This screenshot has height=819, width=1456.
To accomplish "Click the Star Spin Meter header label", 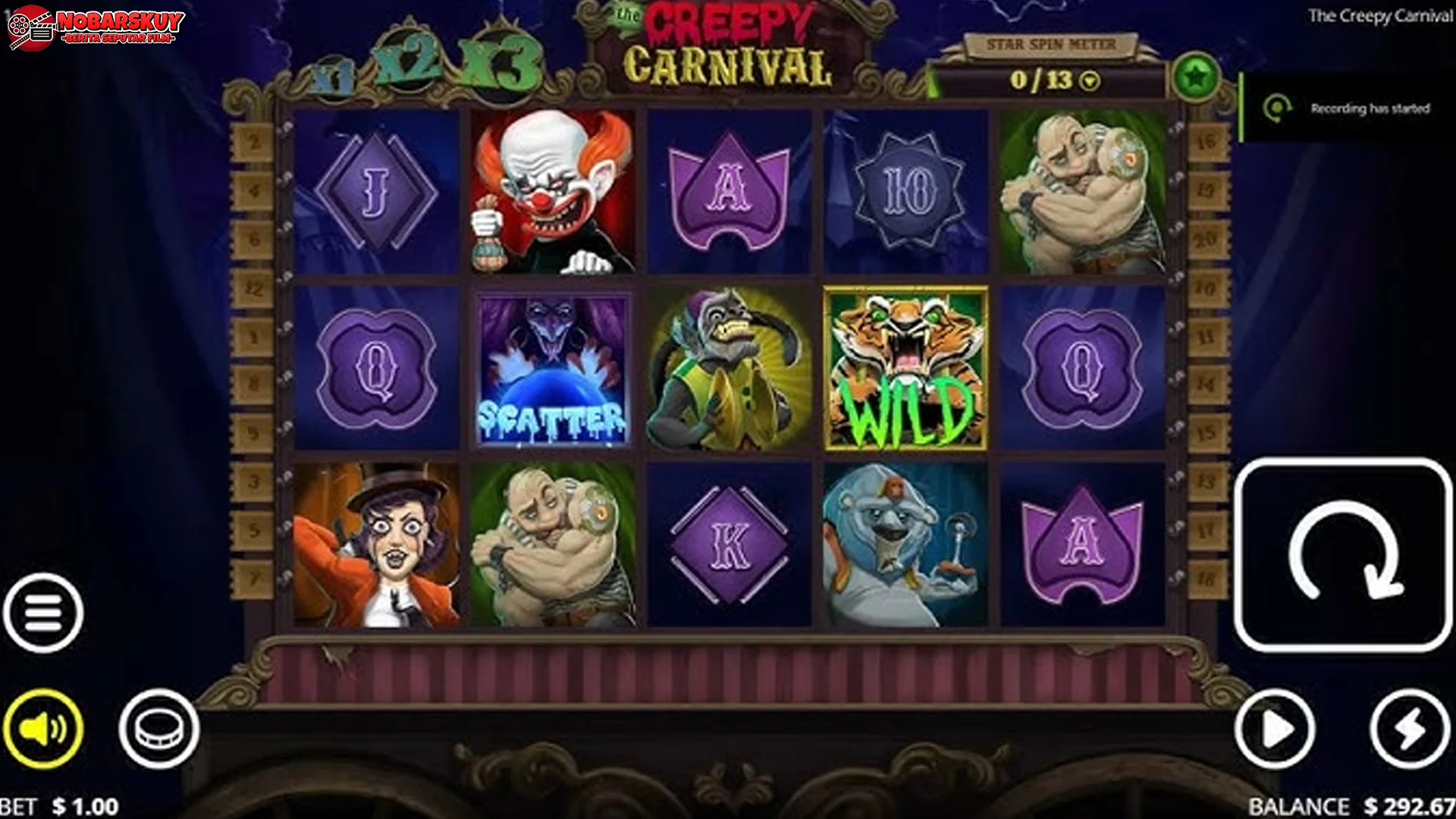I will coord(1050,45).
